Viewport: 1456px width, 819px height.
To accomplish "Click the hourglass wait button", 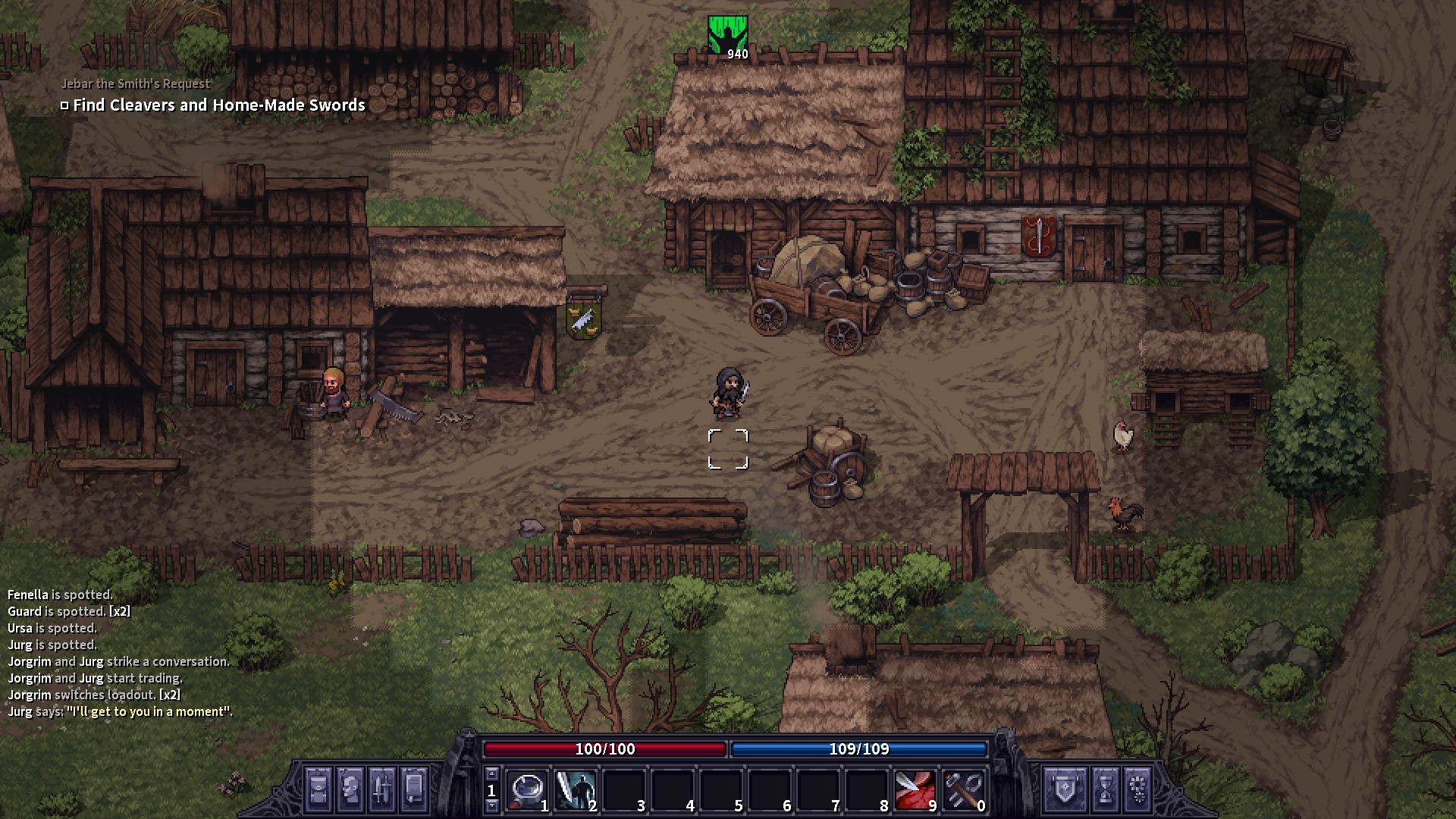I will pos(1105,789).
